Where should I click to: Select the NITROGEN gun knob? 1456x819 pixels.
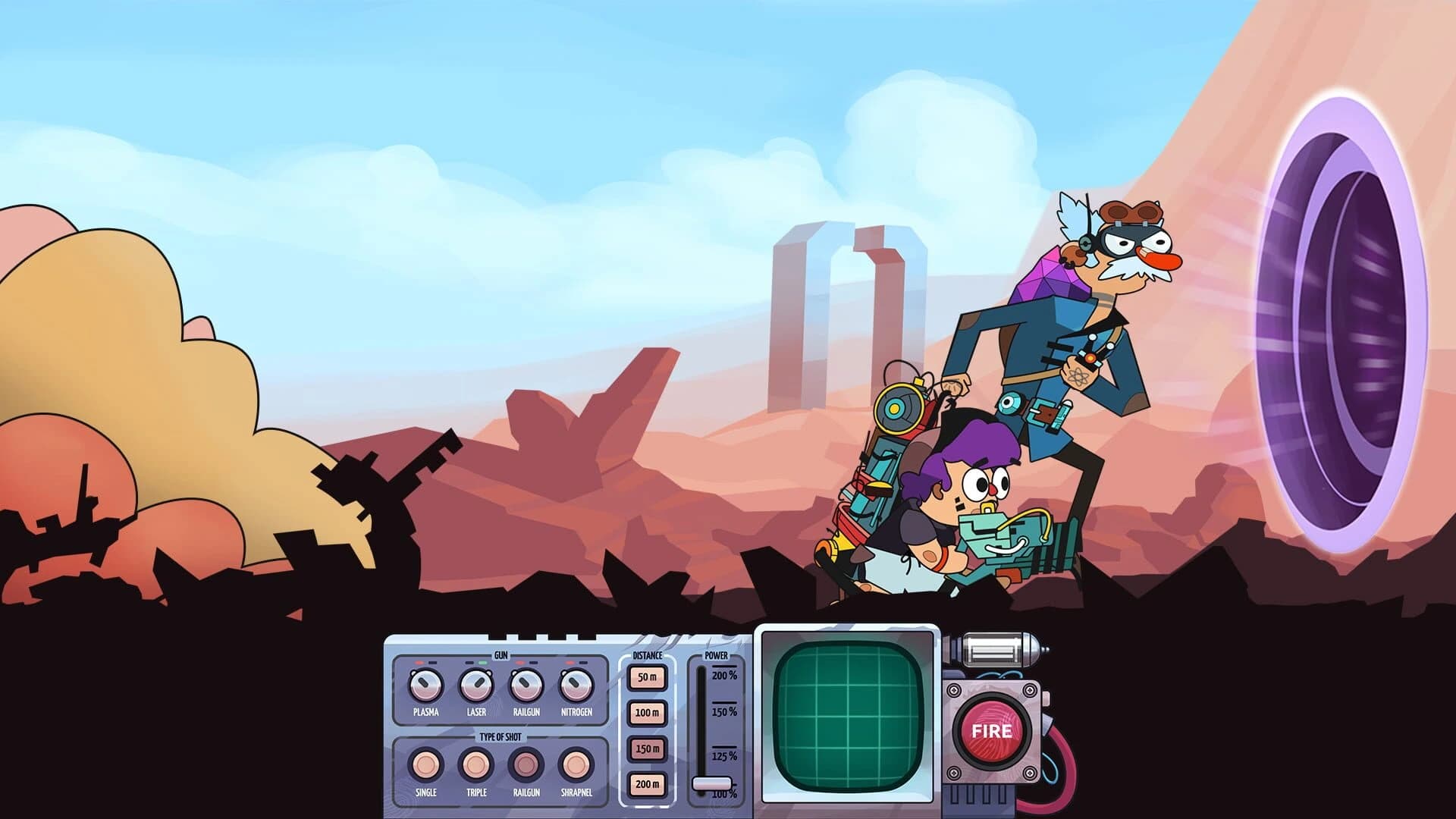576,686
